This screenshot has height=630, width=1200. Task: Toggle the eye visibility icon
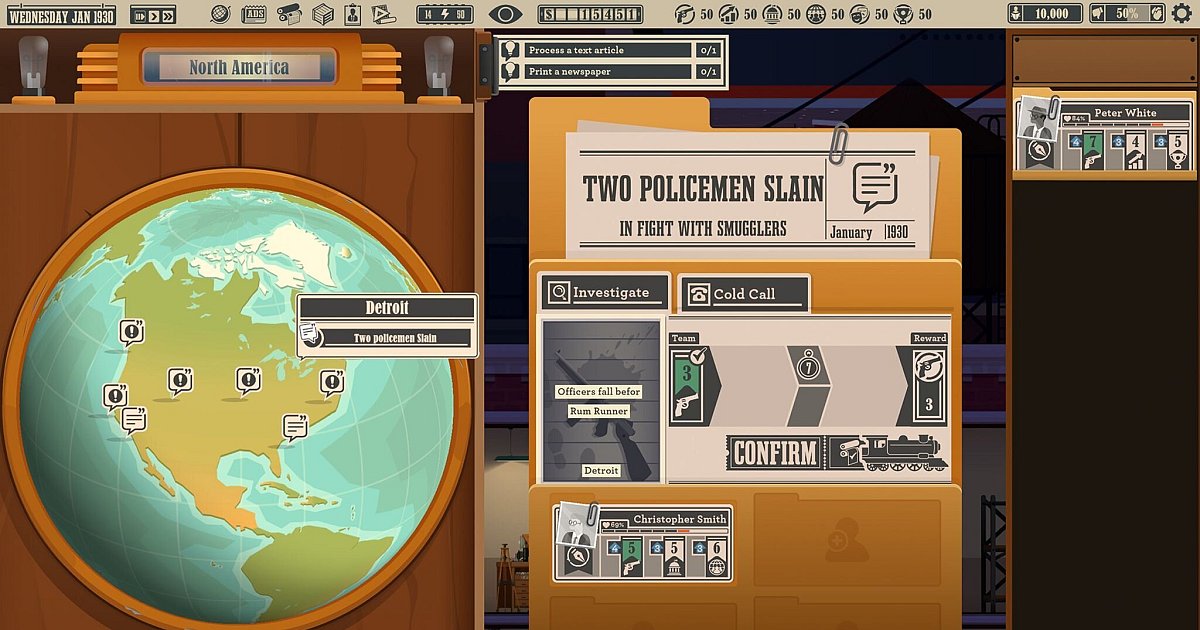(506, 15)
